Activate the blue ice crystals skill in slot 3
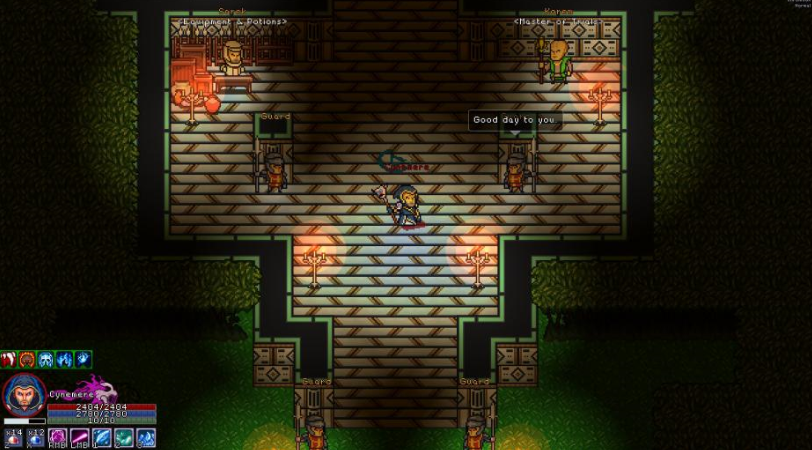Viewport: 812px width, 450px height. point(146,438)
